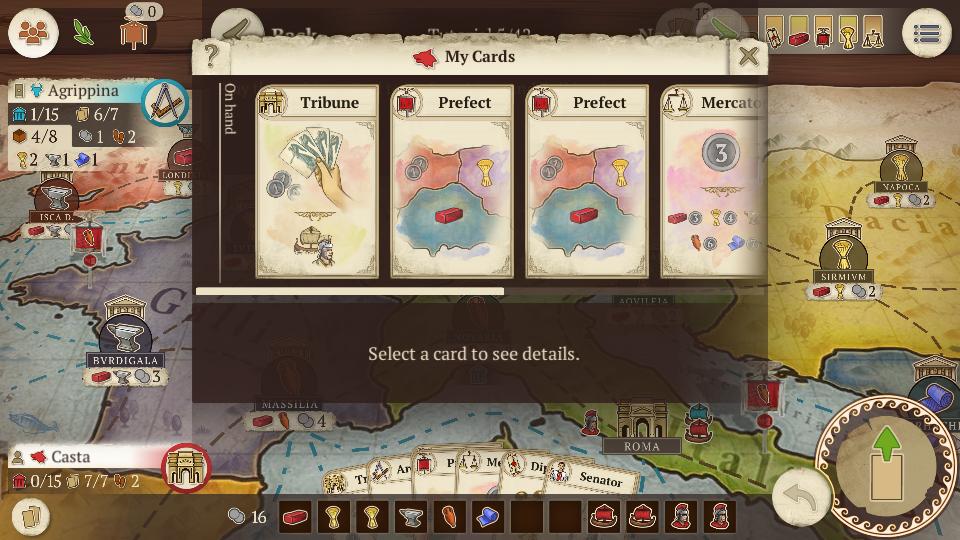Image resolution: width=960 pixels, height=540 pixels.
Task: Open the help question mark button
Action: click(x=211, y=57)
